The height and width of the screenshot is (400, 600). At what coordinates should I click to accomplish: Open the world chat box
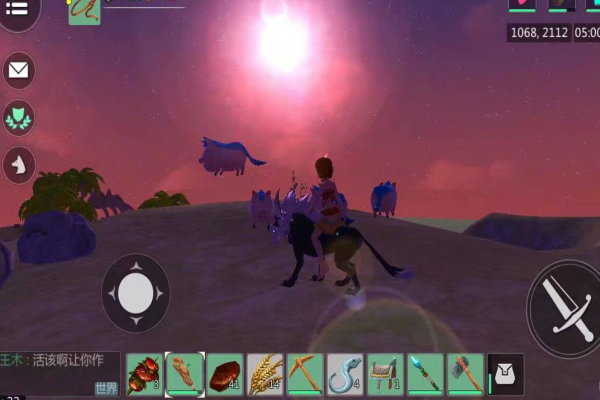(60, 373)
